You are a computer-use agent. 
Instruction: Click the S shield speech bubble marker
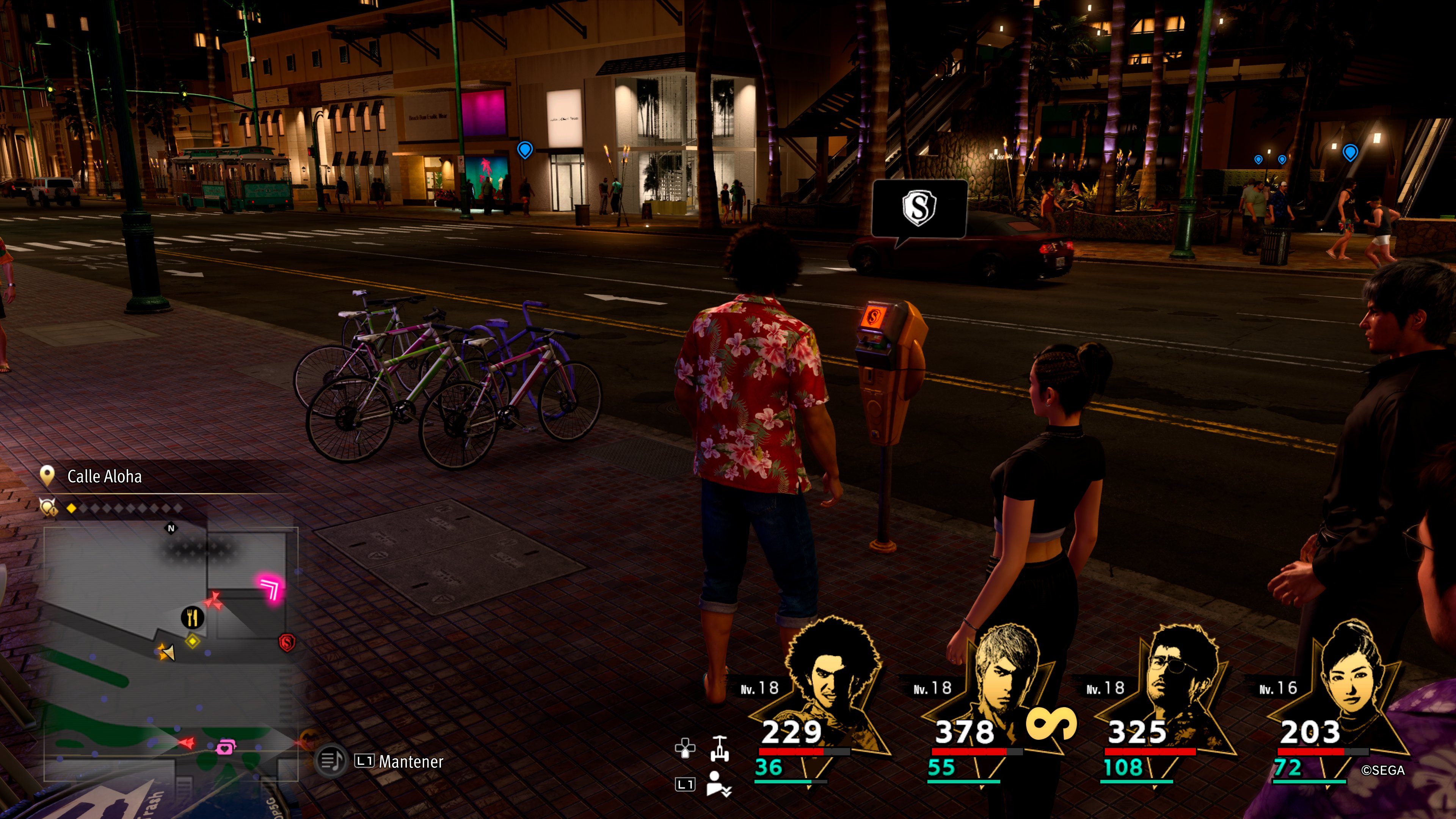919,208
